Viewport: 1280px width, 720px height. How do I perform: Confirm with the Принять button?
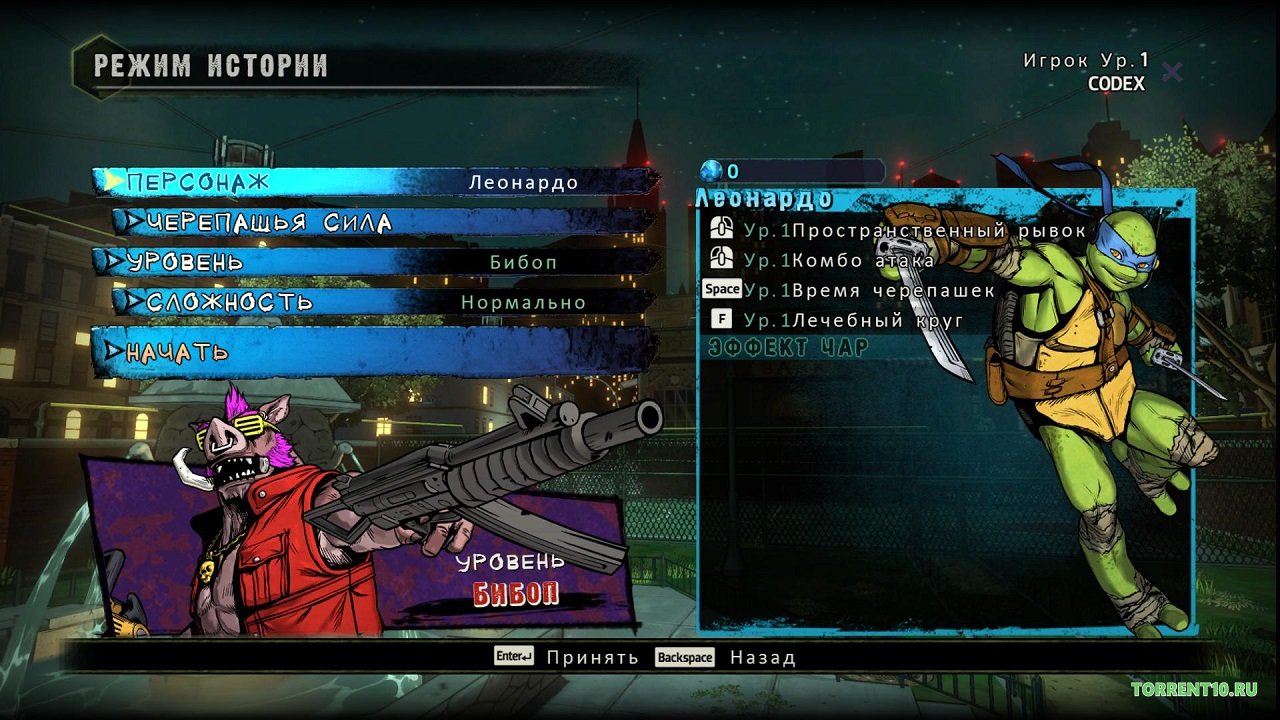coord(567,657)
